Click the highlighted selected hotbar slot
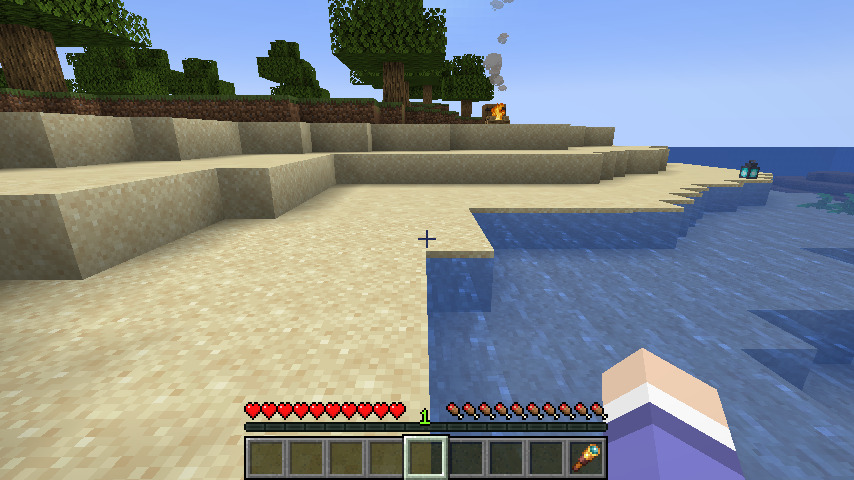The width and height of the screenshot is (854, 480). click(426, 457)
